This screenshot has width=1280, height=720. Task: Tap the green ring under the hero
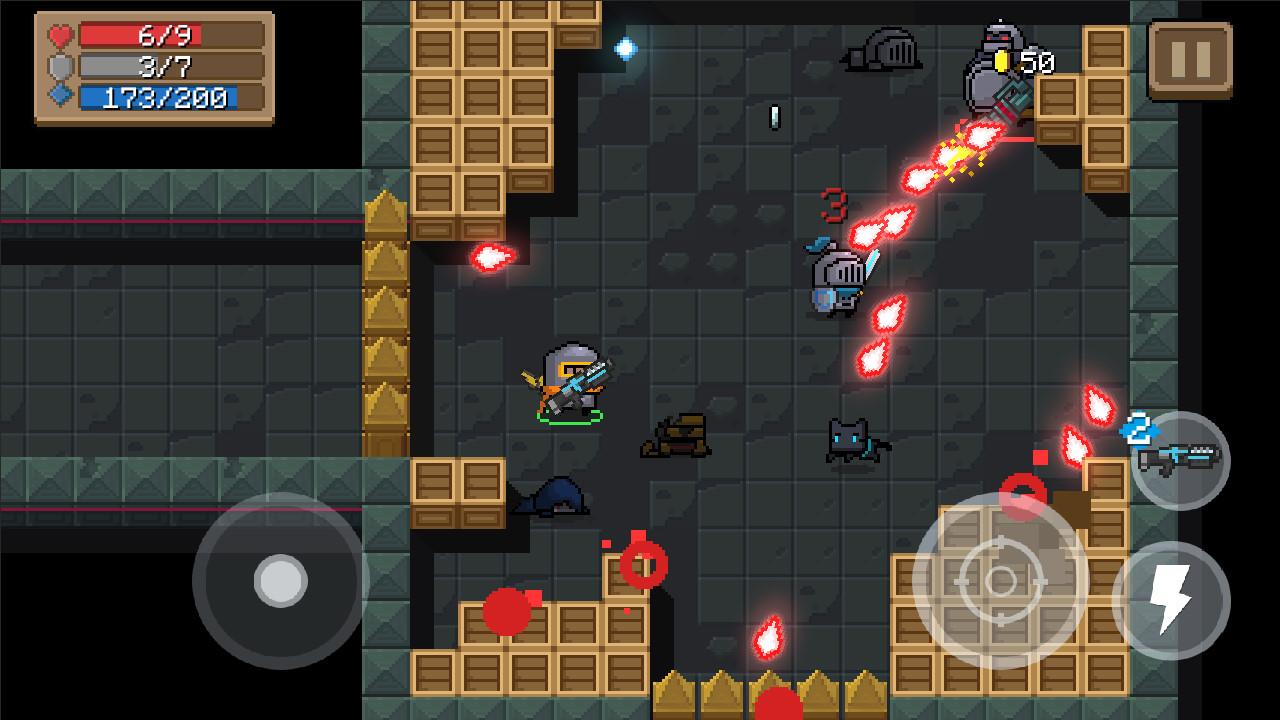pos(568,418)
